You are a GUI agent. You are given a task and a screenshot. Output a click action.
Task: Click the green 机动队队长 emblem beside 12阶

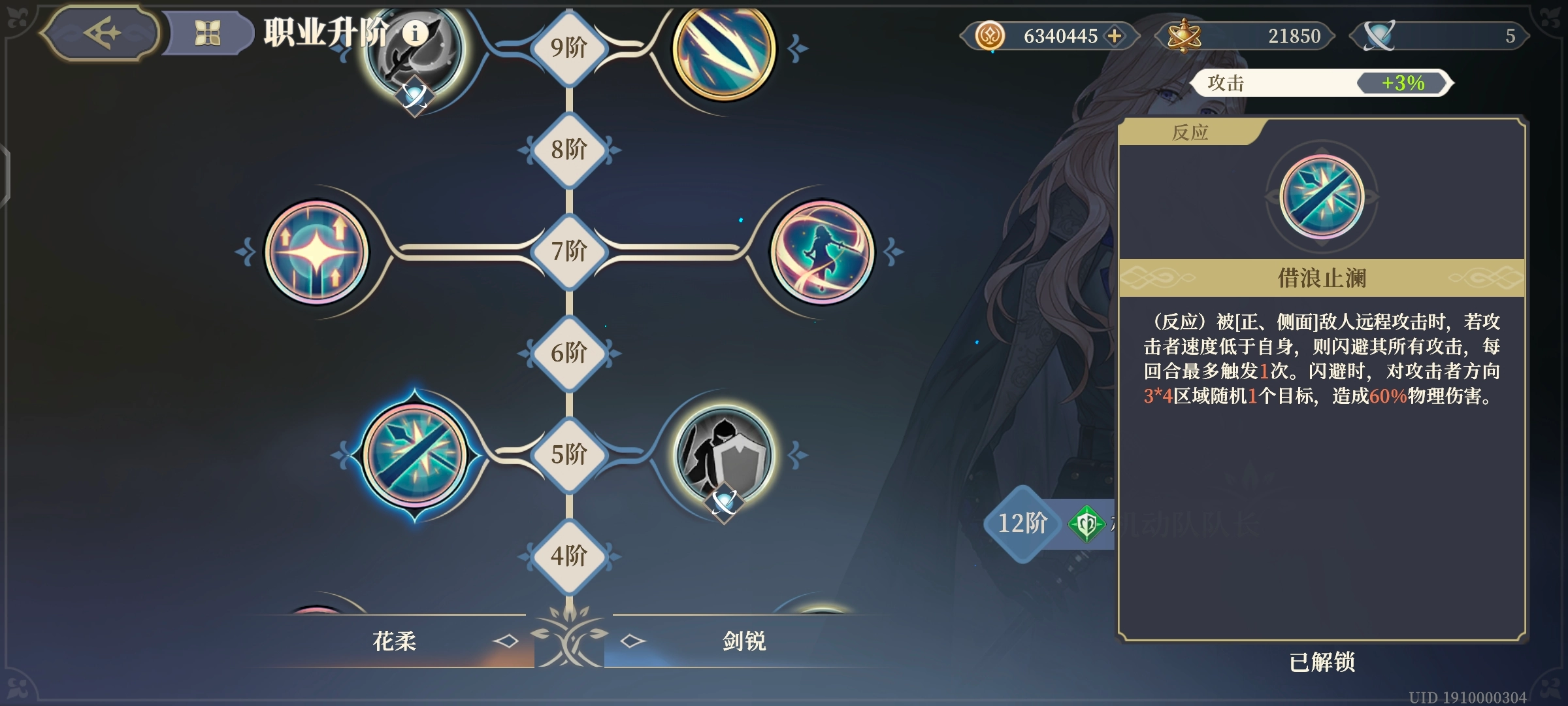tap(1088, 523)
